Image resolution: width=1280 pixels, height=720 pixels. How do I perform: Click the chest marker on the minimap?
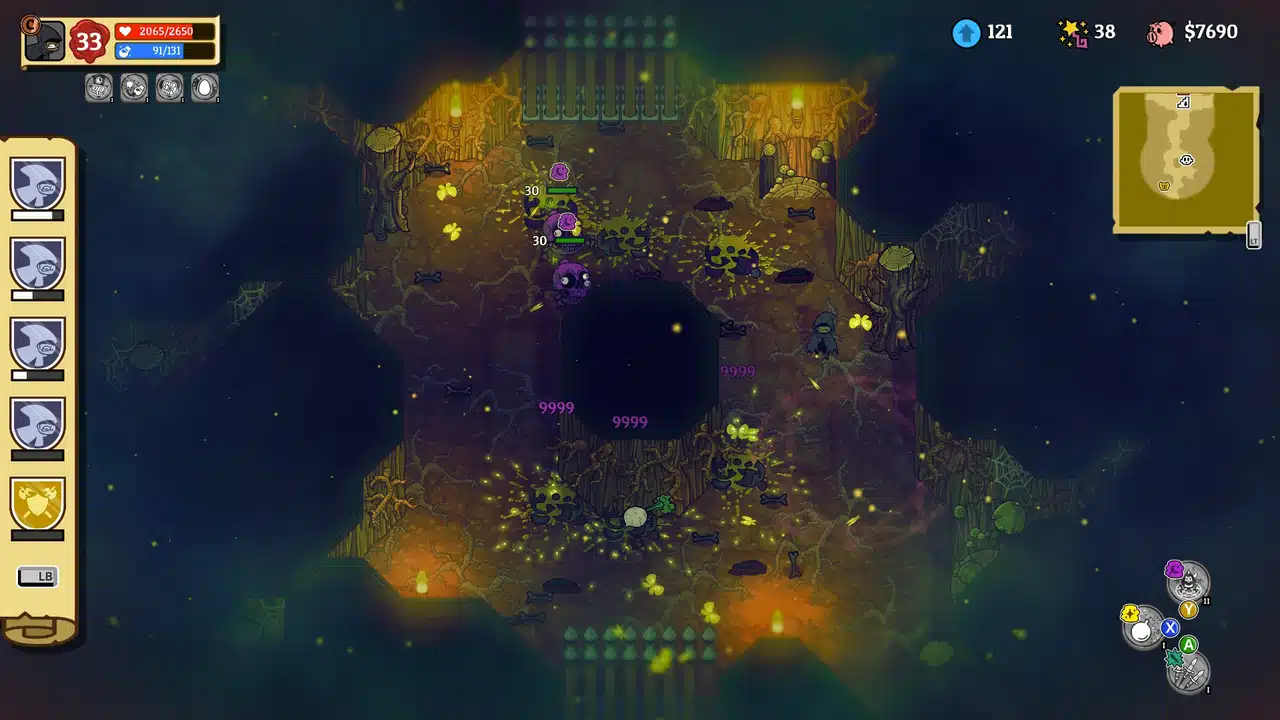pos(1164,185)
